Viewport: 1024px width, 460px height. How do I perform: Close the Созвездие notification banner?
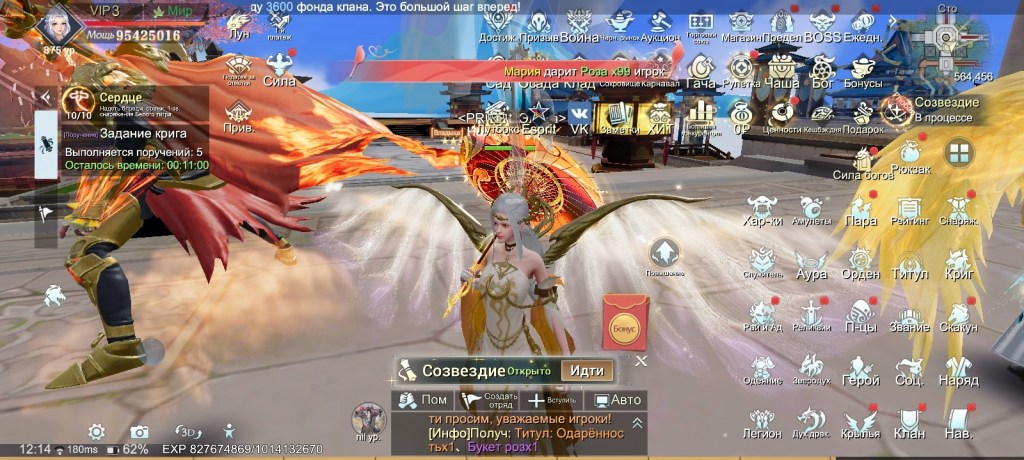tap(642, 360)
